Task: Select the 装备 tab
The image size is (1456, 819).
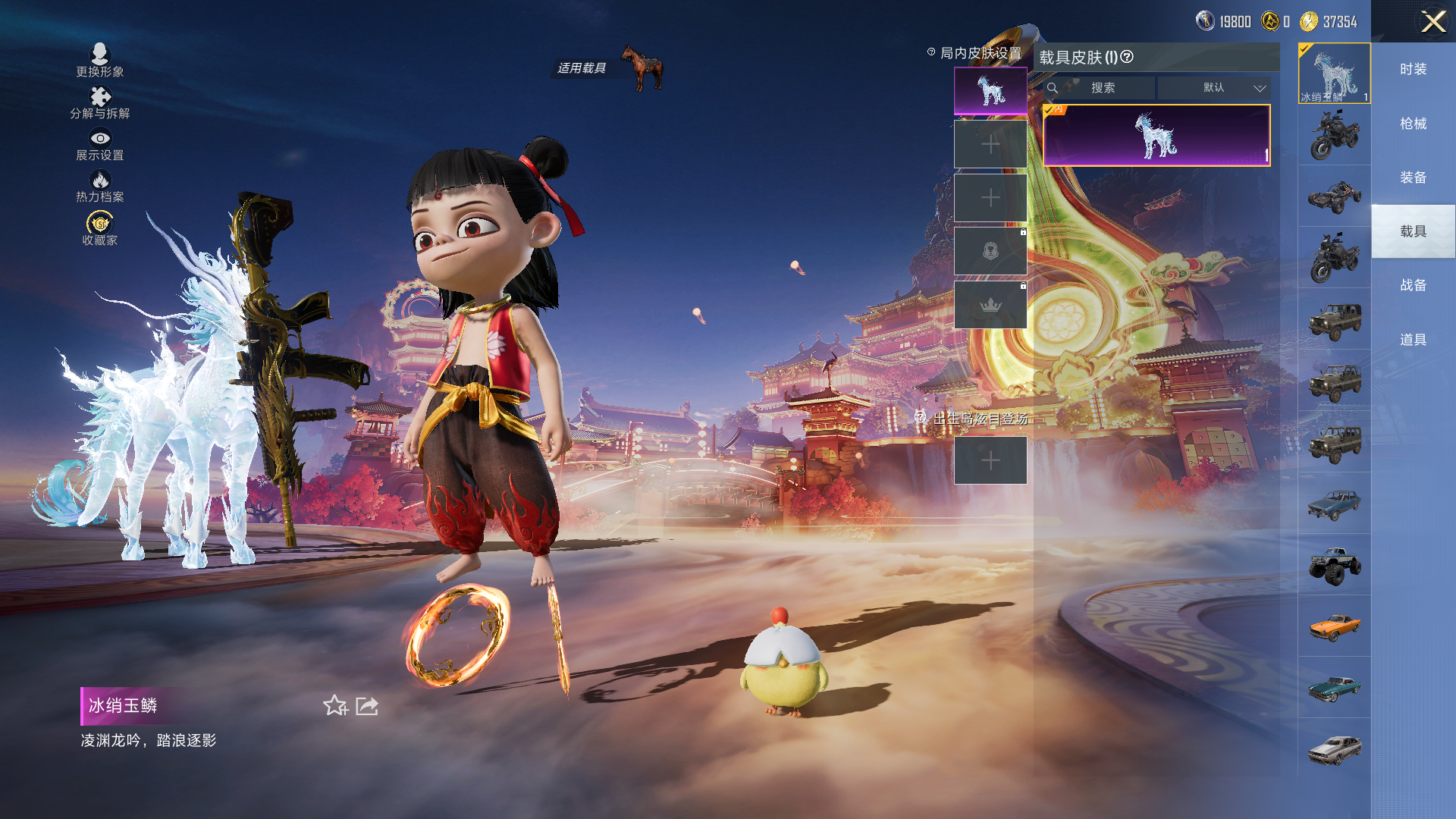Action: point(1413,177)
